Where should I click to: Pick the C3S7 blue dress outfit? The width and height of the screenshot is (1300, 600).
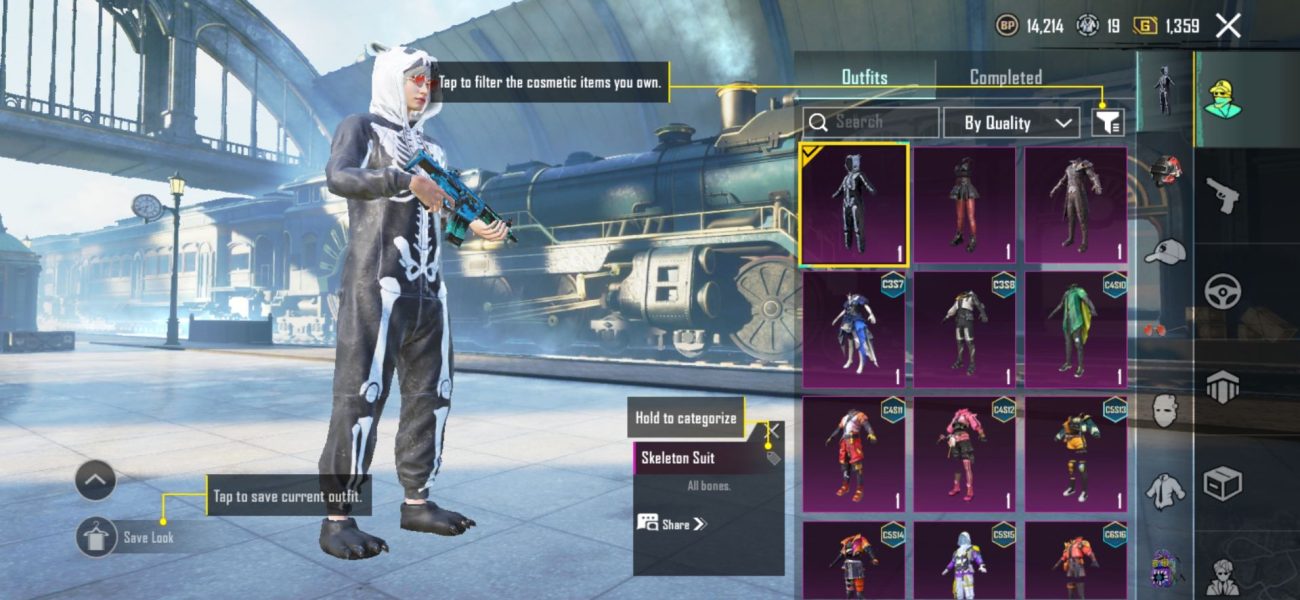coord(853,330)
